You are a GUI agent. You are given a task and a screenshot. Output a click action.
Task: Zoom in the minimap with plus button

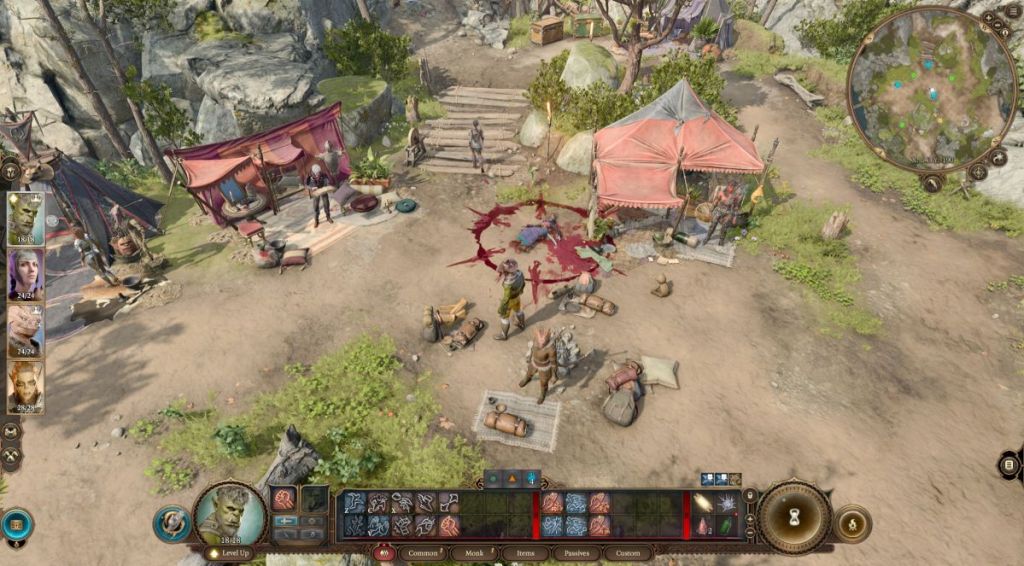tap(988, 18)
